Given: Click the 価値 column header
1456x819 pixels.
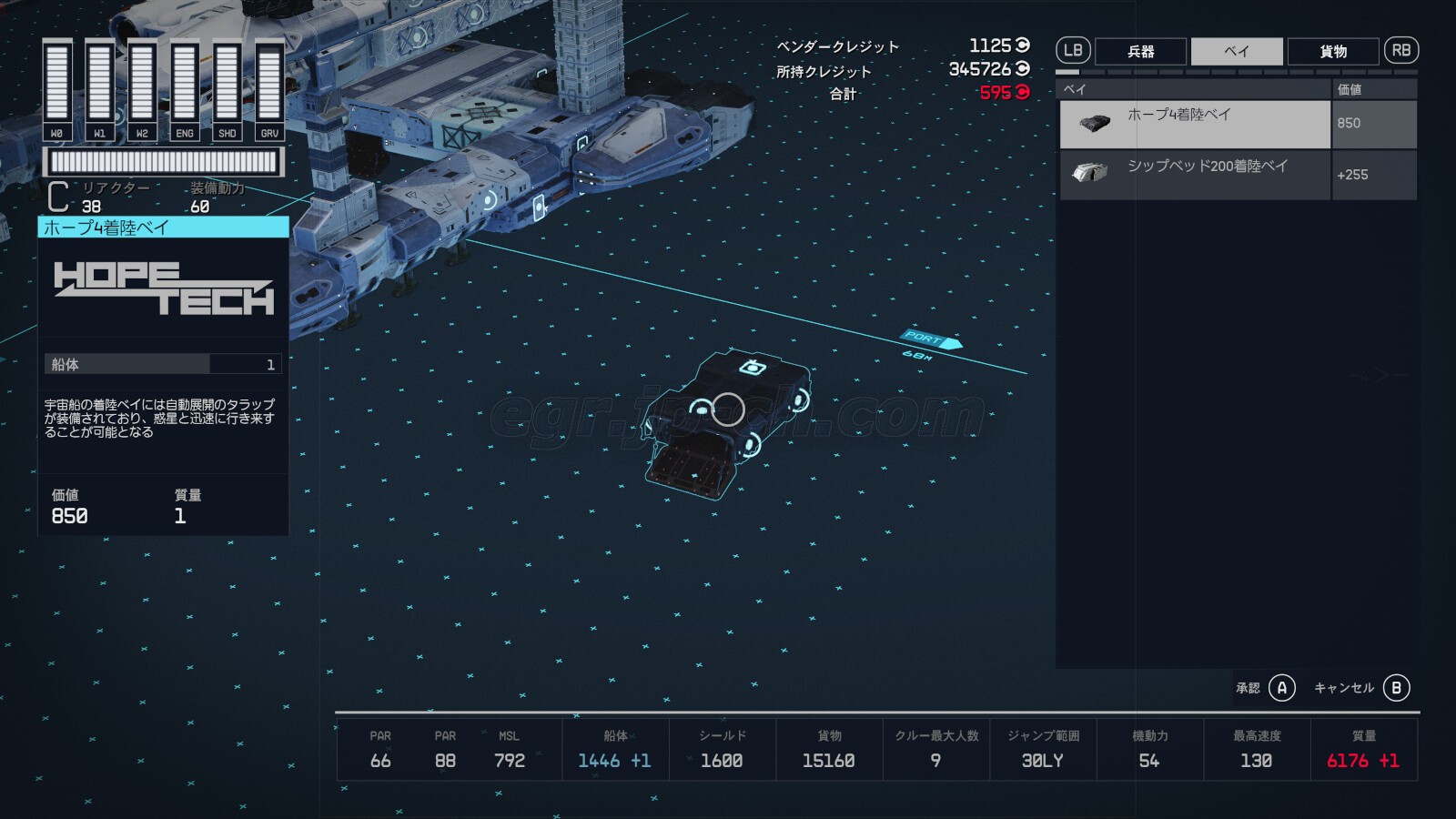Looking at the screenshot, I should click(1374, 89).
